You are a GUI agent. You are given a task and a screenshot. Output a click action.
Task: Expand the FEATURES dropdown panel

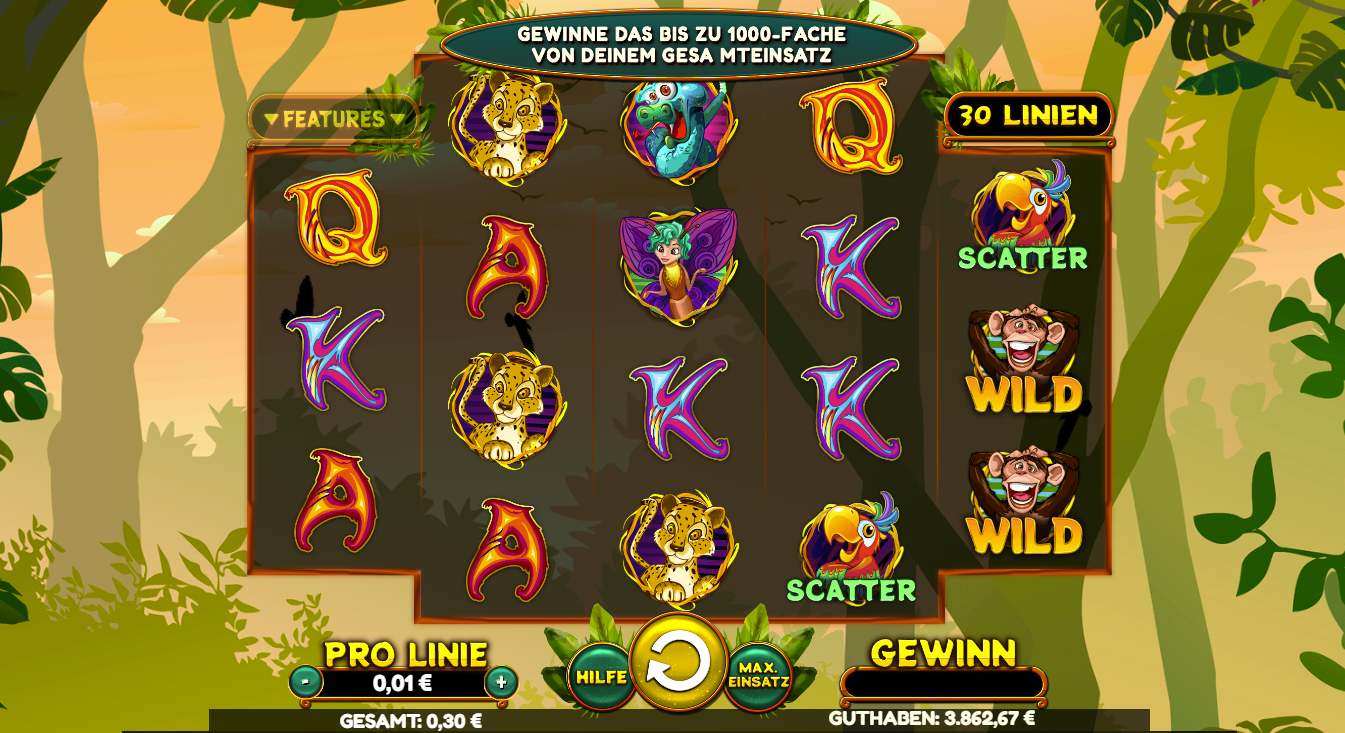tap(335, 117)
